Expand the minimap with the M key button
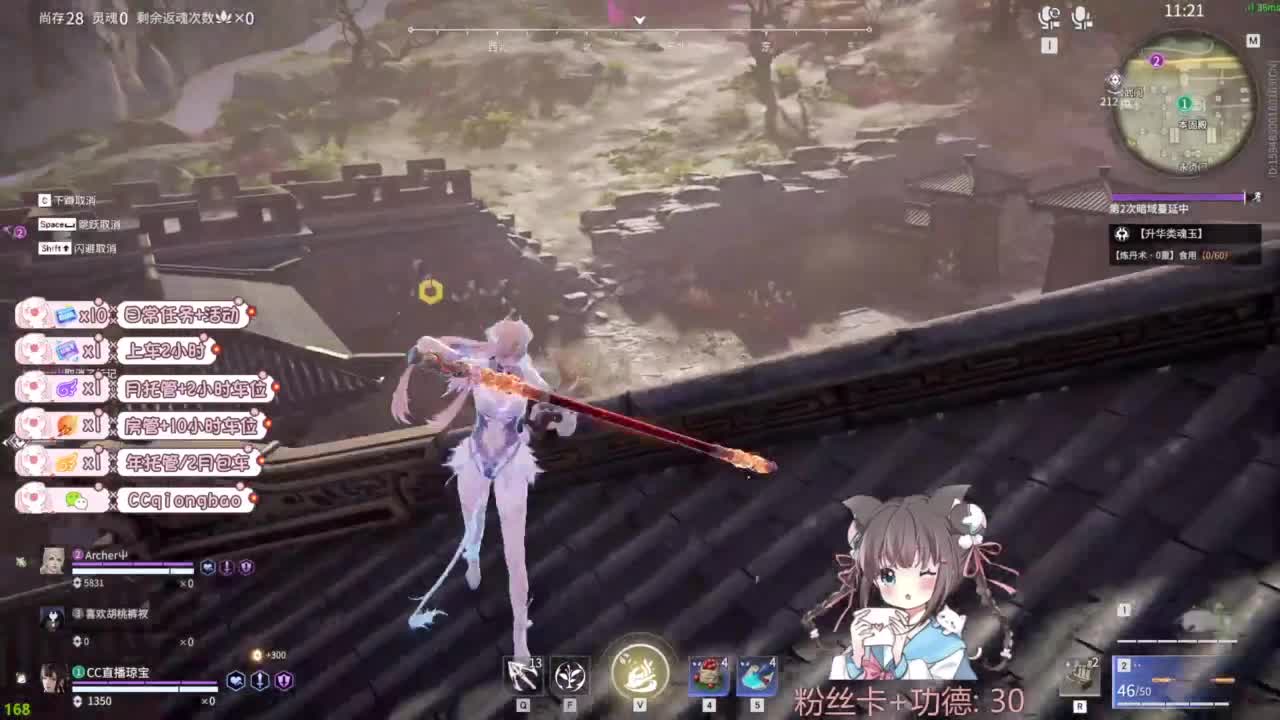Viewport: 1280px width, 720px height. (x=1252, y=42)
